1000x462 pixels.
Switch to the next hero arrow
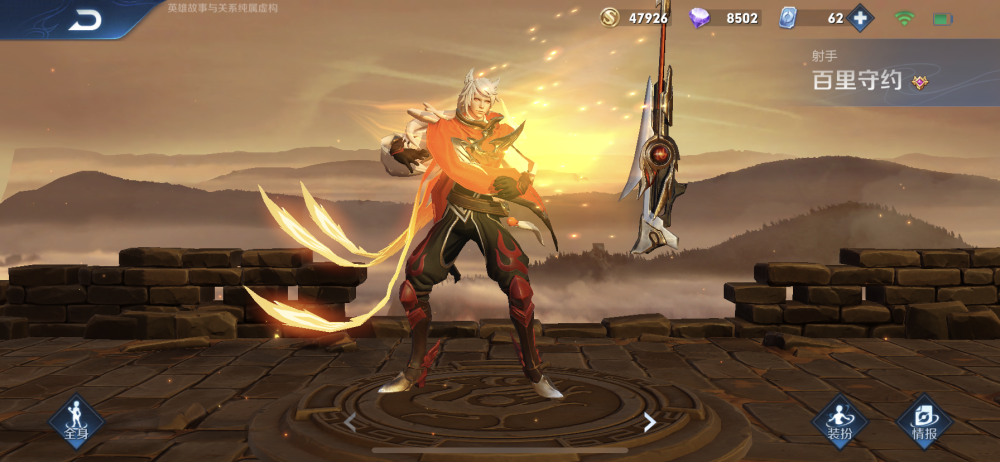649,422
